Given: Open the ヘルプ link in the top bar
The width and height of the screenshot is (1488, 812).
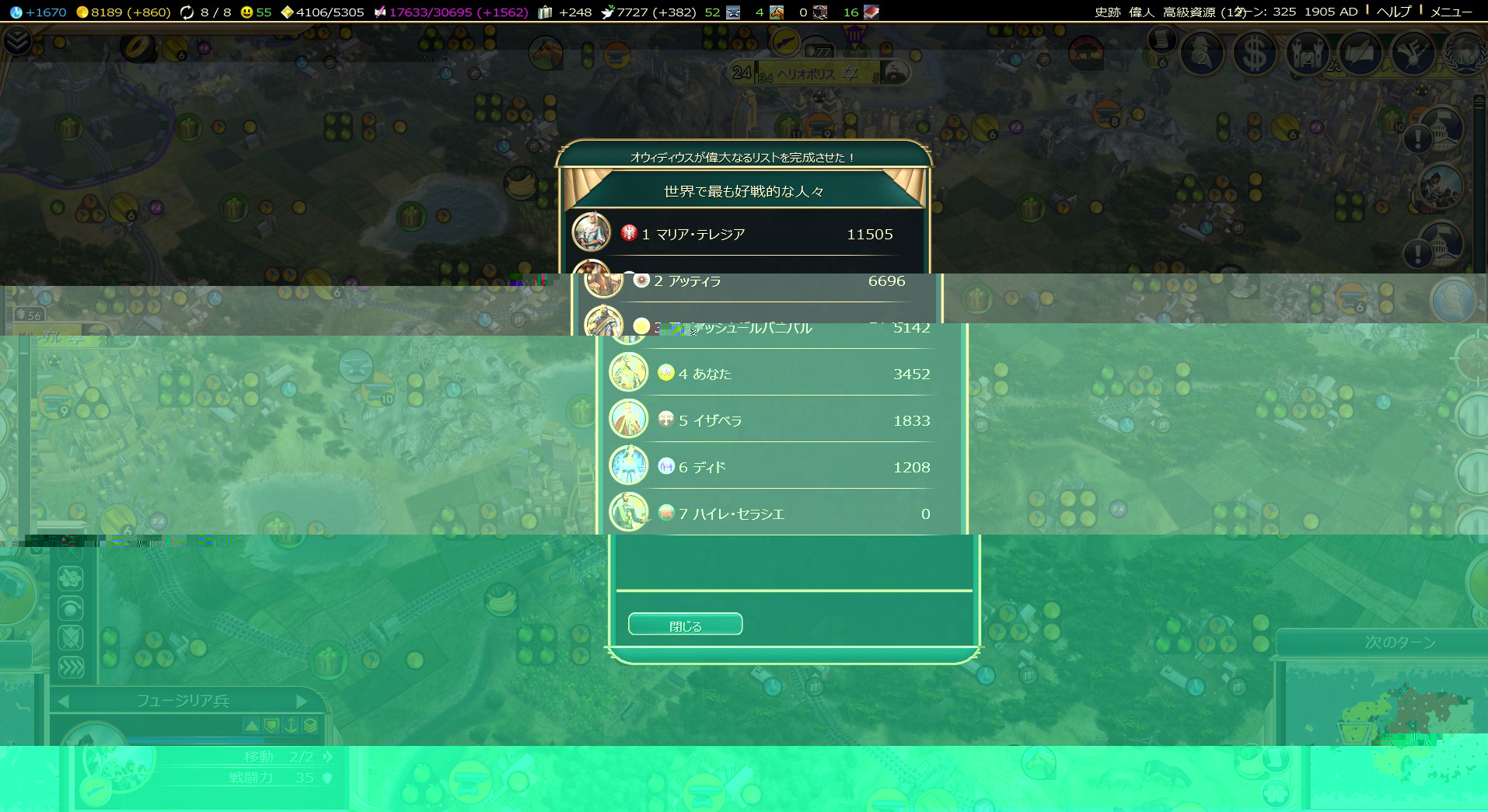Looking at the screenshot, I should (1393, 12).
